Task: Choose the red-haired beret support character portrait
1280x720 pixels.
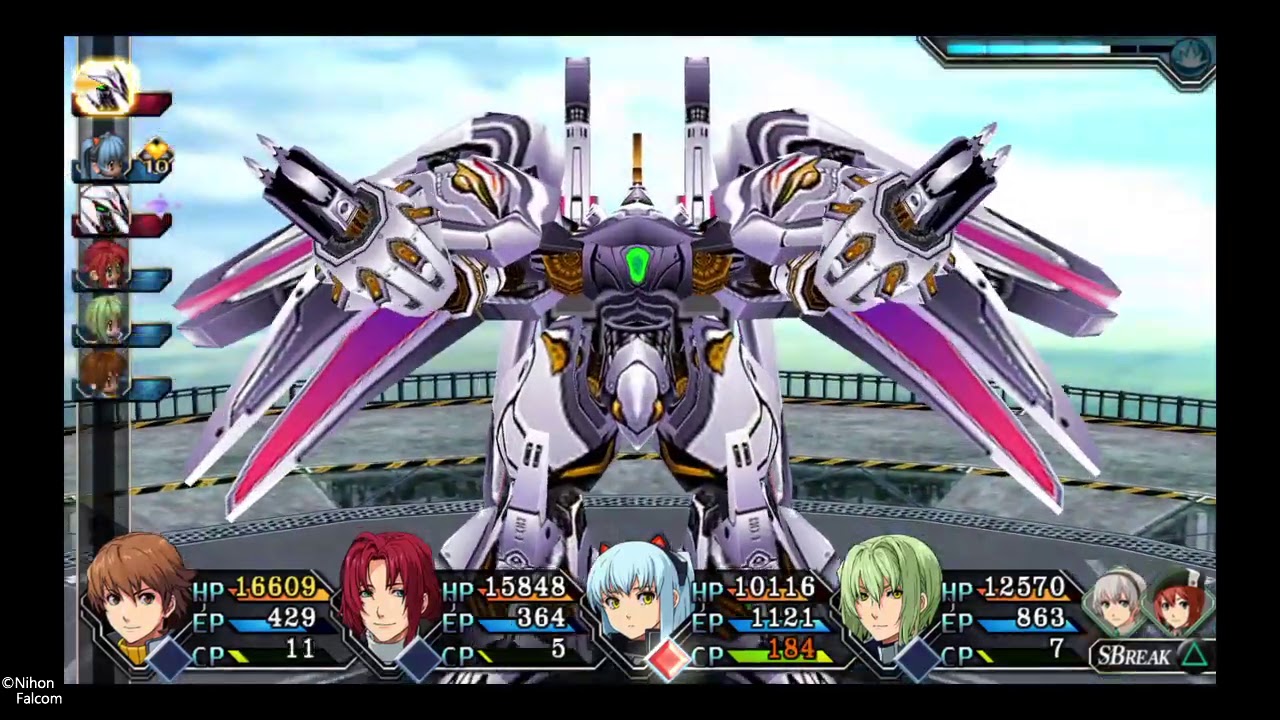Action: tap(1180, 601)
